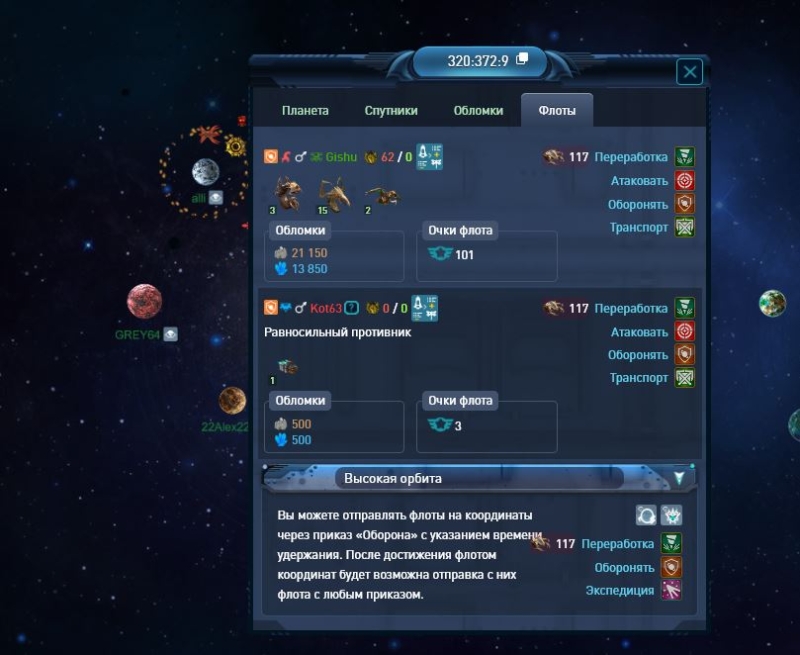Choose Оборонять for Gishu's fleet
This screenshot has width=800, height=655.
[684, 204]
